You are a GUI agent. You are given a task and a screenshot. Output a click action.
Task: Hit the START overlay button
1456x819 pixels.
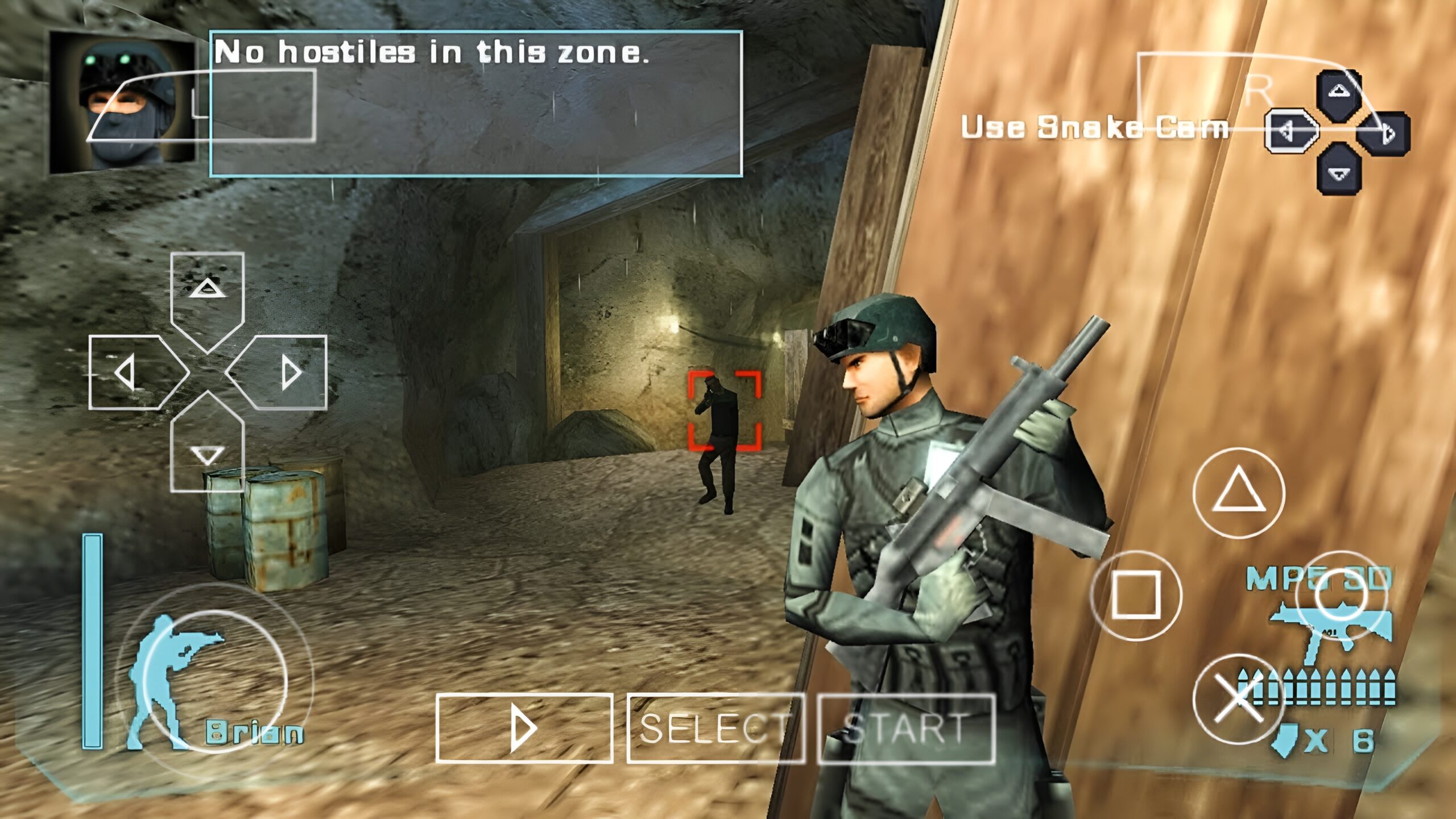906,728
